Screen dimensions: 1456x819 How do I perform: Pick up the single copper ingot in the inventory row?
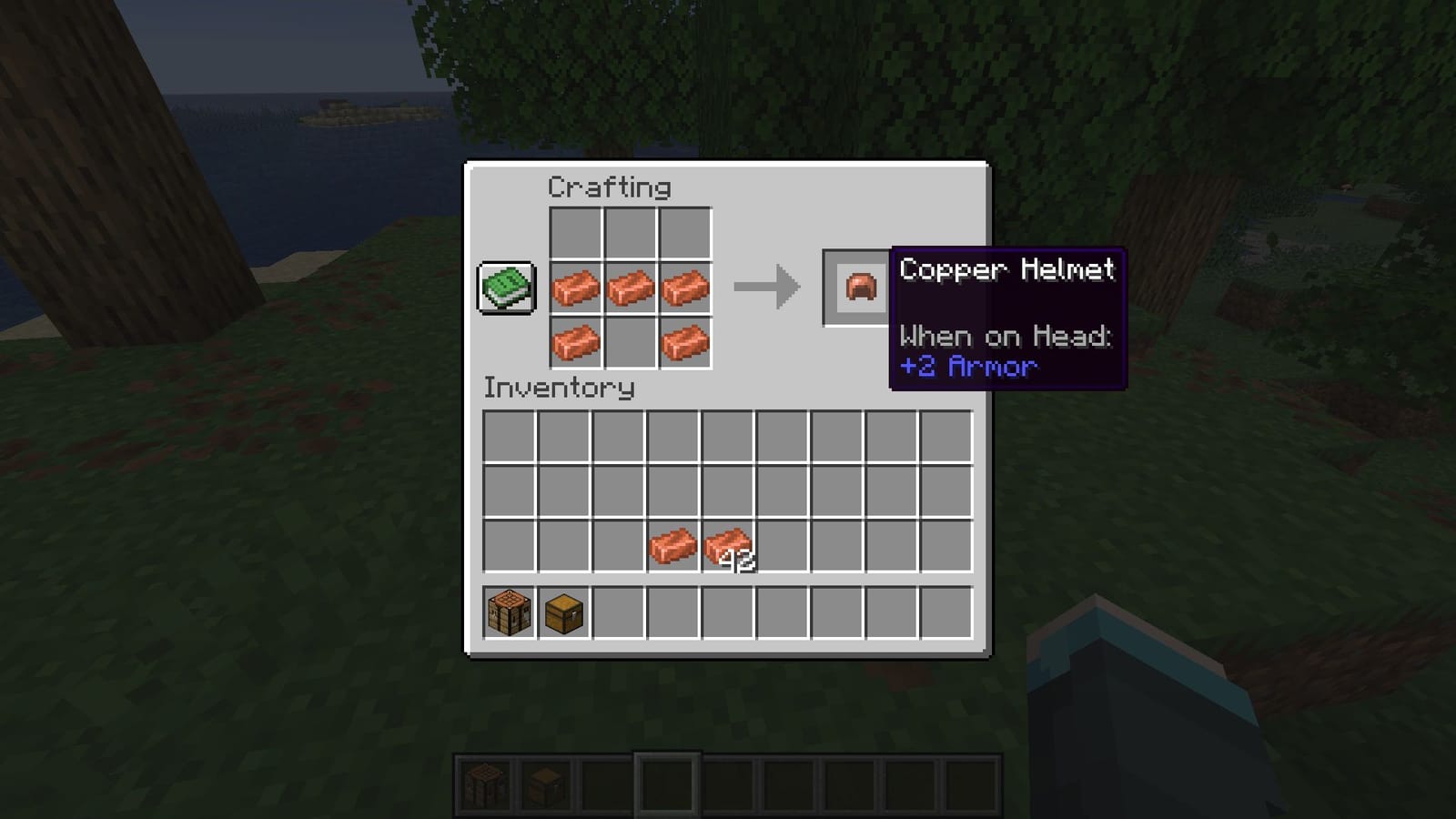(673, 546)
